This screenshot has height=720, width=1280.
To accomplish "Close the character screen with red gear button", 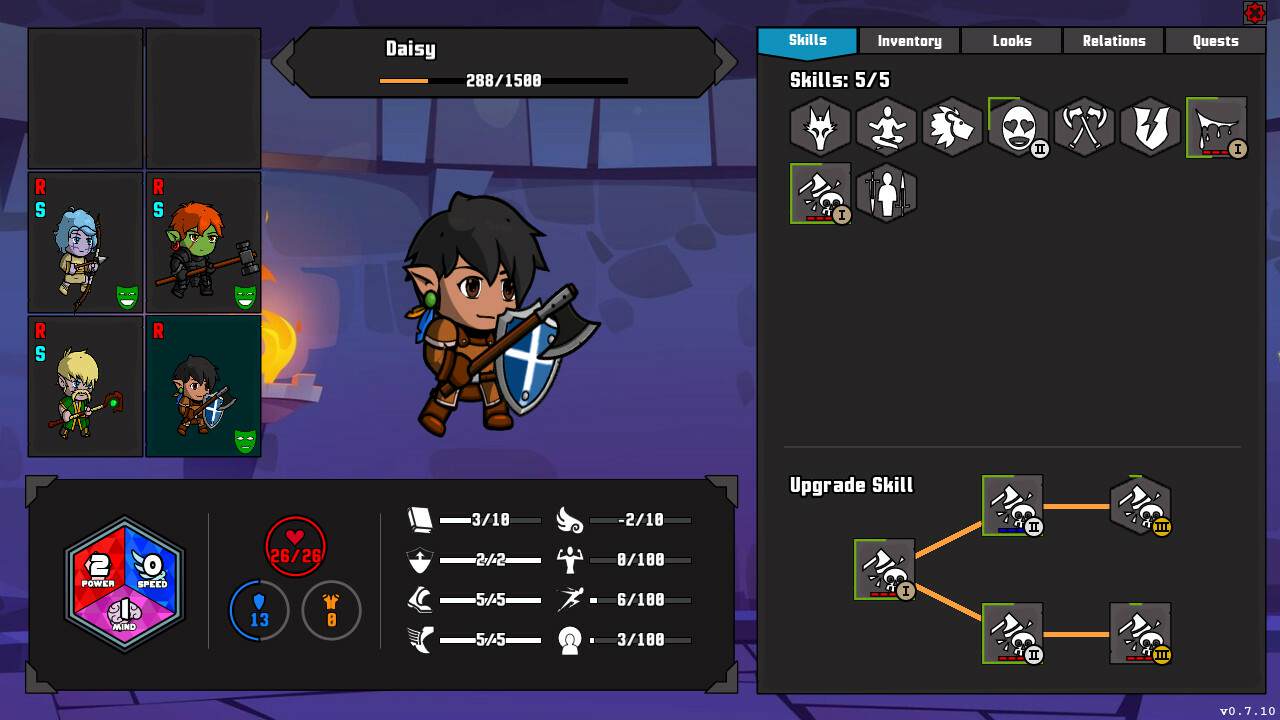I will pos(1254,13).
